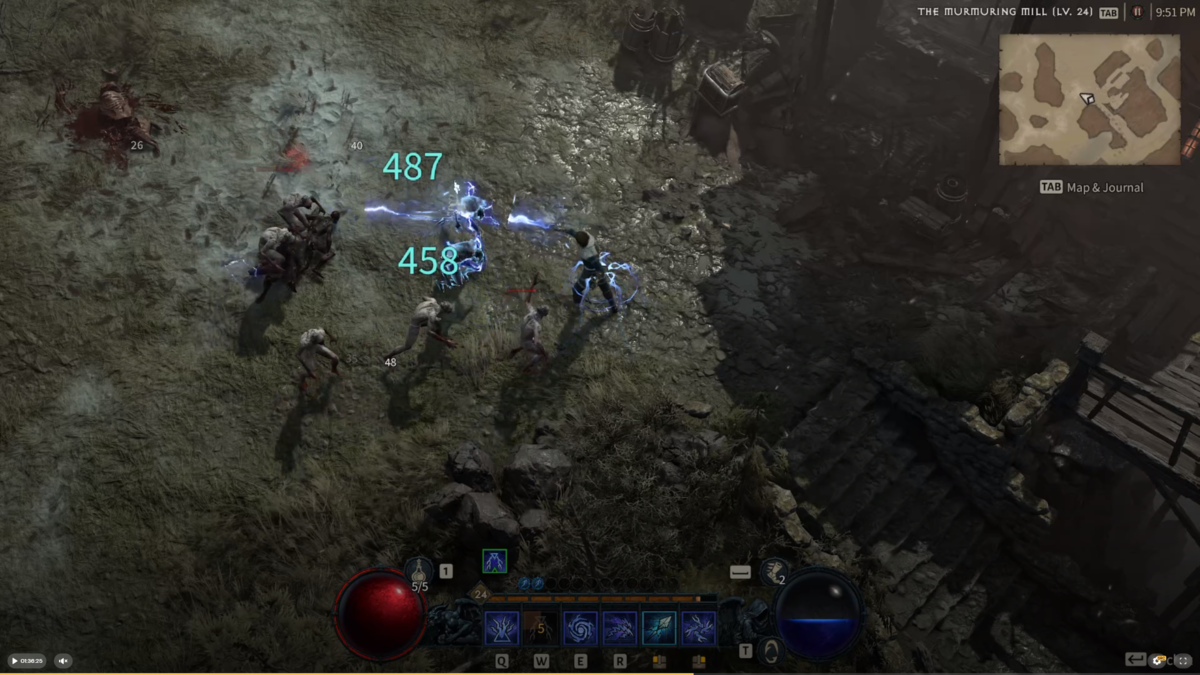Use the ice spear skill

pyautogui.click(x=659, y=628)
